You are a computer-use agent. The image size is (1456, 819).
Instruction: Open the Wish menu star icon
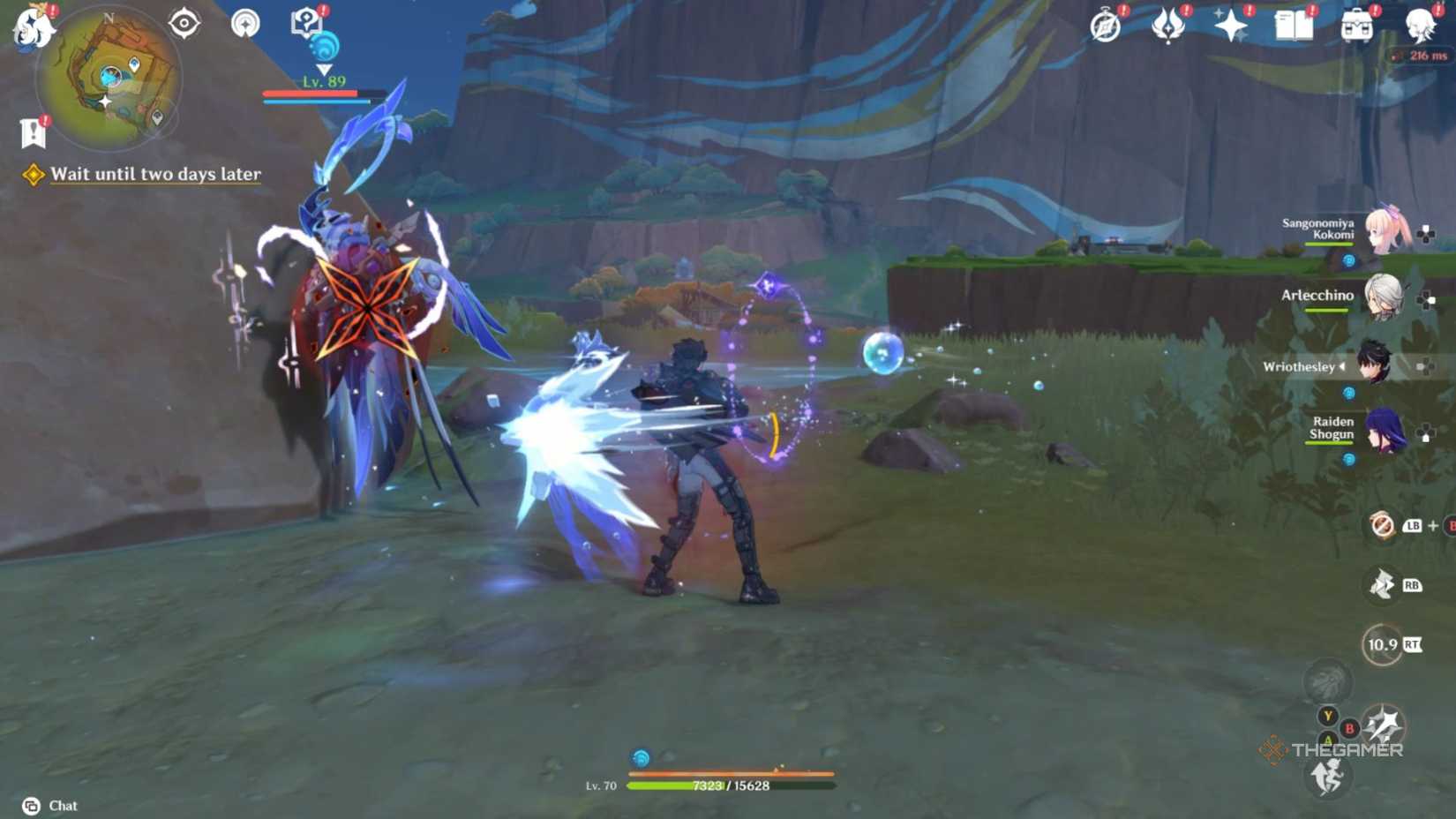pyautogui.click(x=1230, y=26)
